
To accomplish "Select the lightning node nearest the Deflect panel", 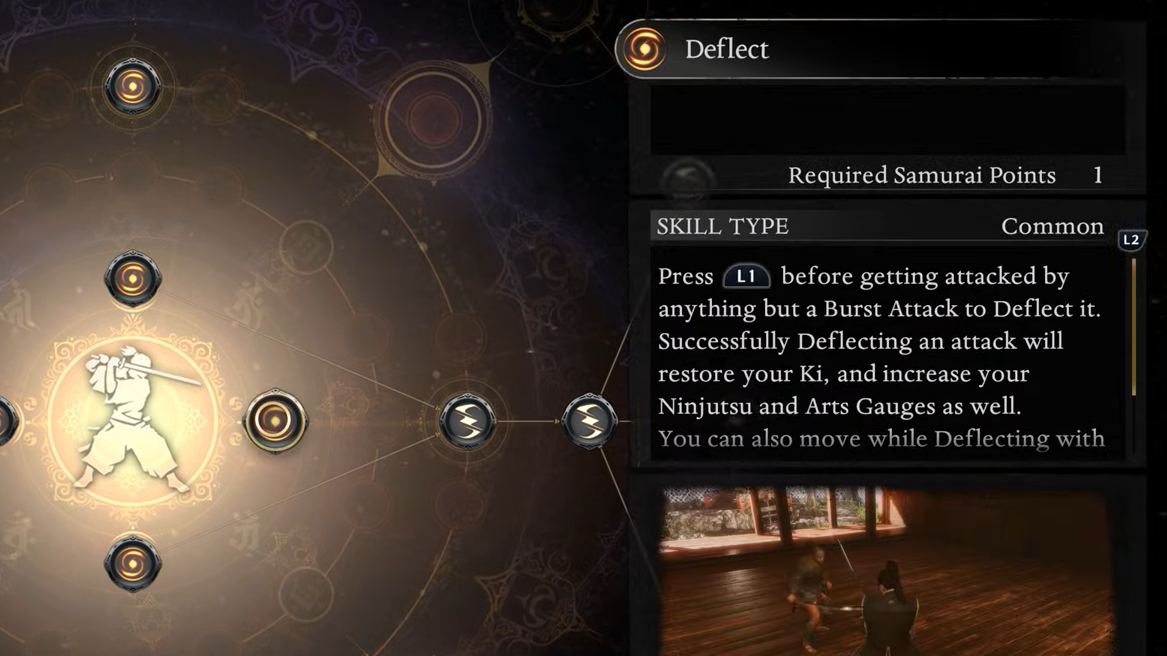I will [589, 421].
